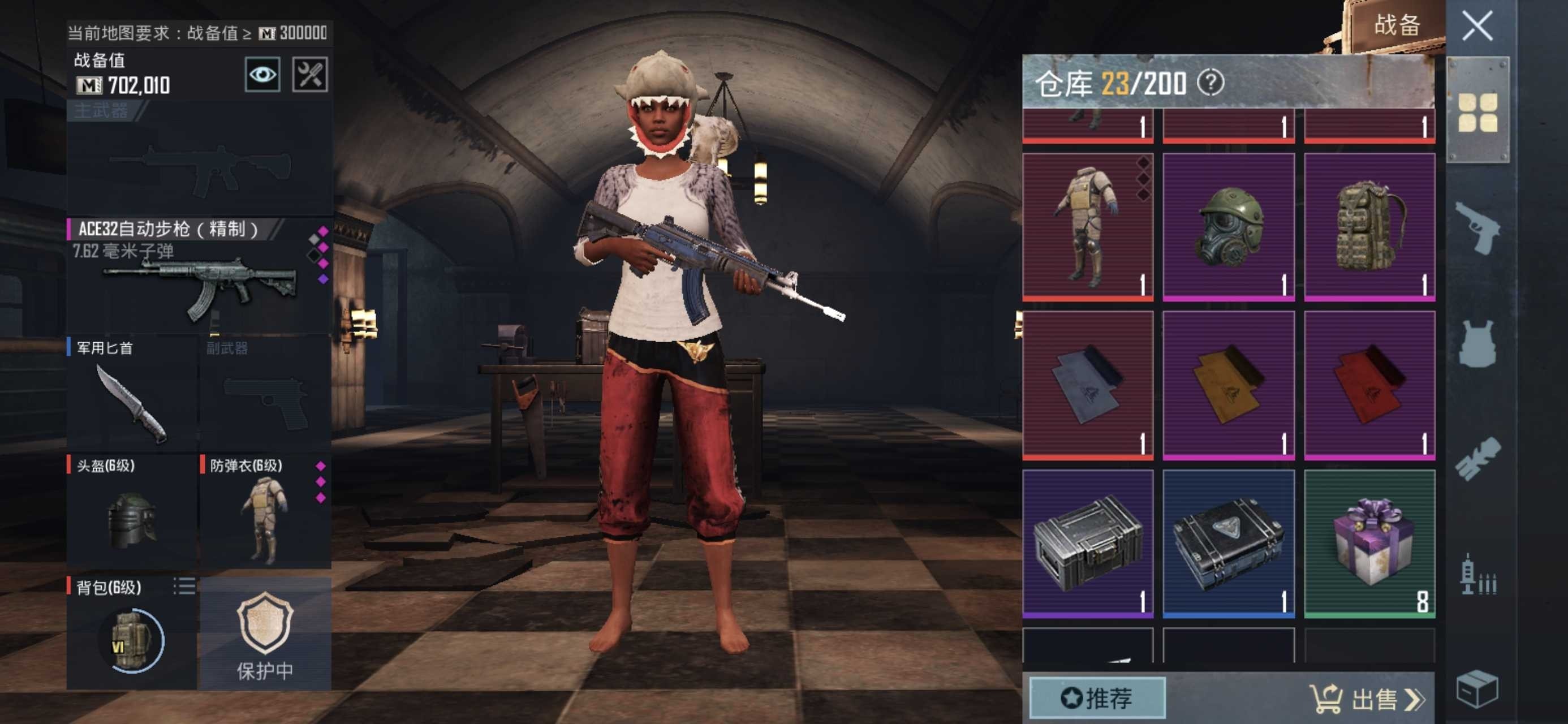Show all items with grid tab
The image size is (1568, 724).
tap(1477, 112)
